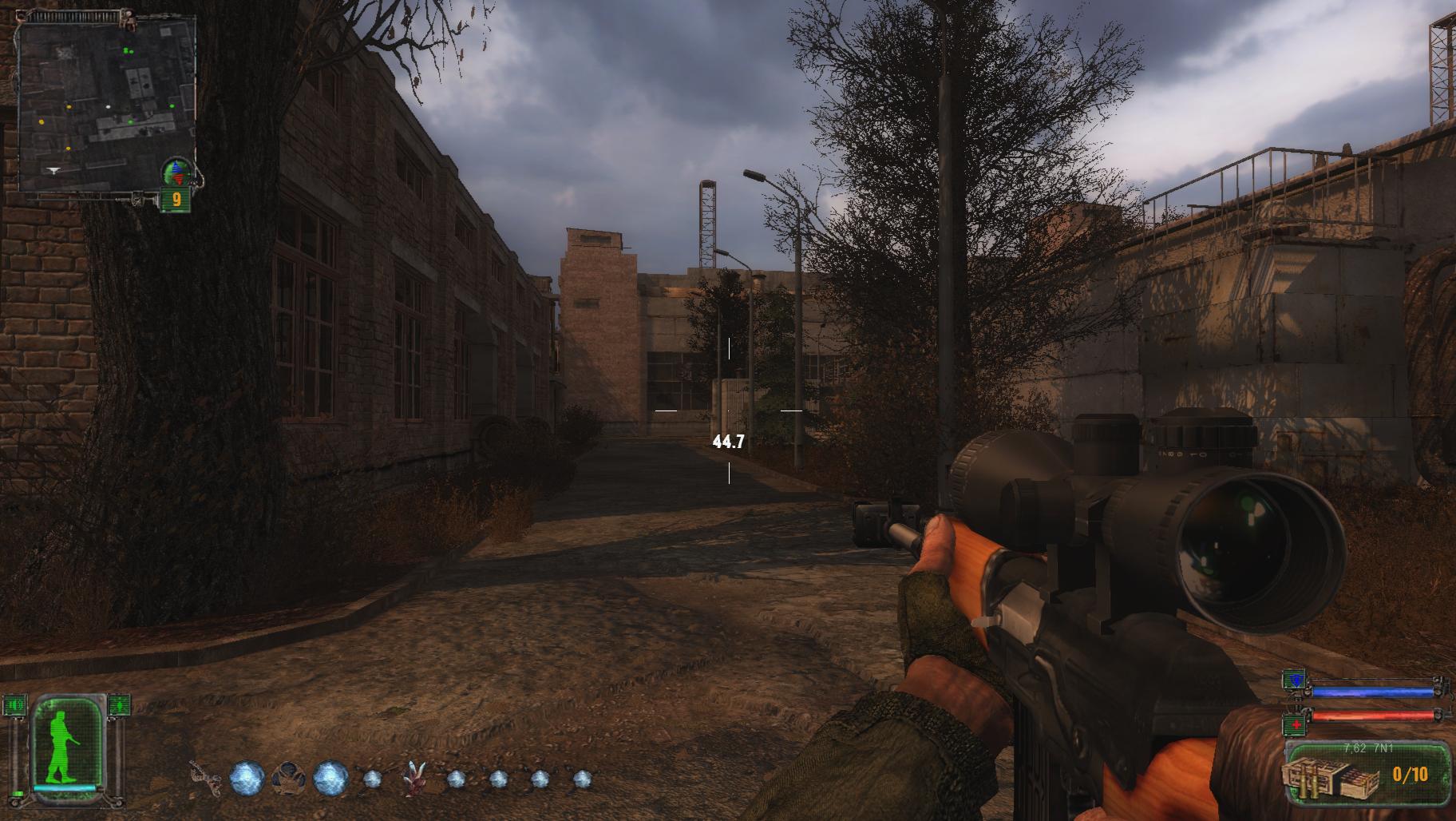Screen dimensions: 1456x821
Task: Select the red crystal artifact on belt
Action: [414, 777]
